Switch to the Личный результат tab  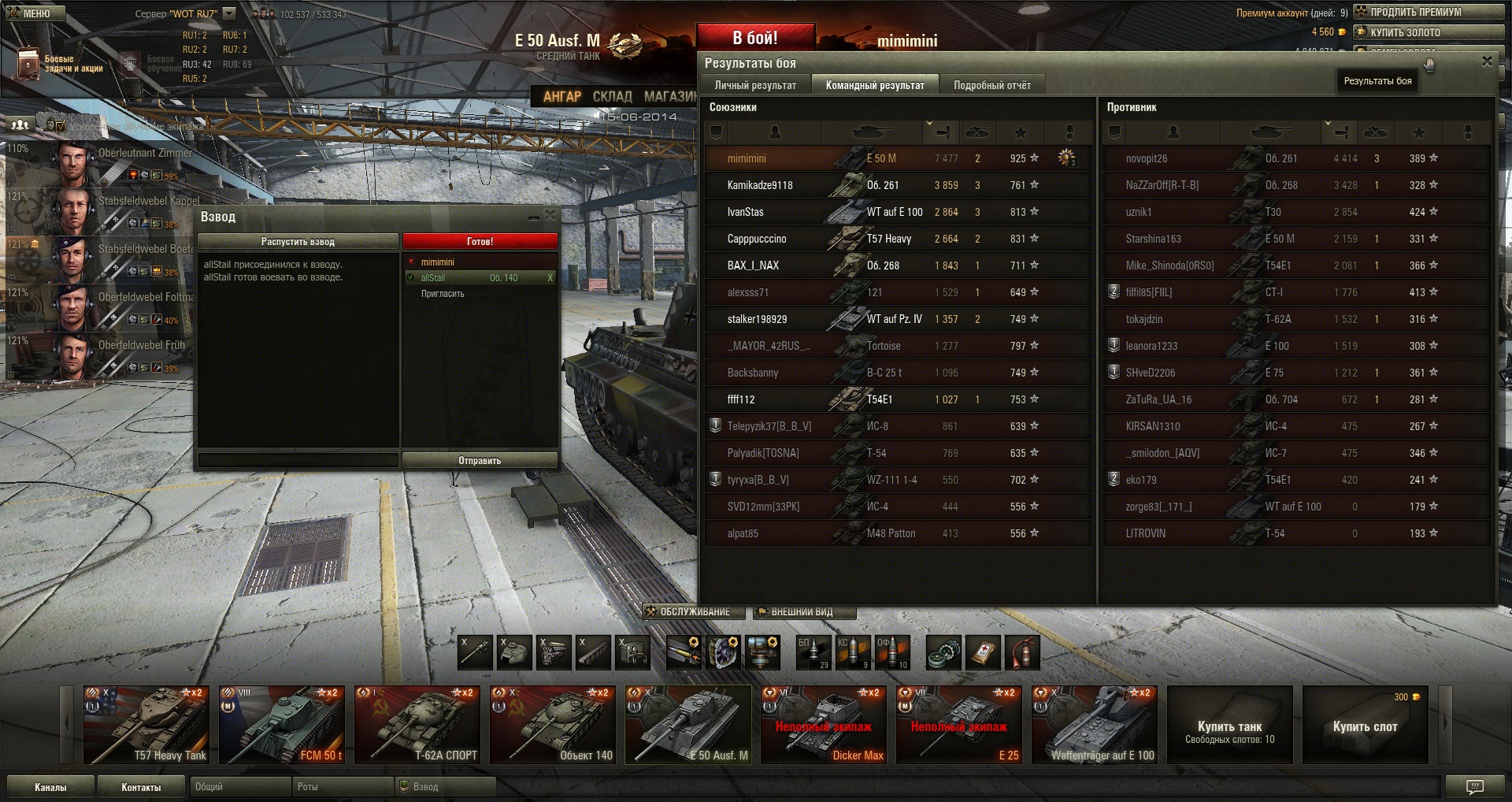[x=754, y=85]
